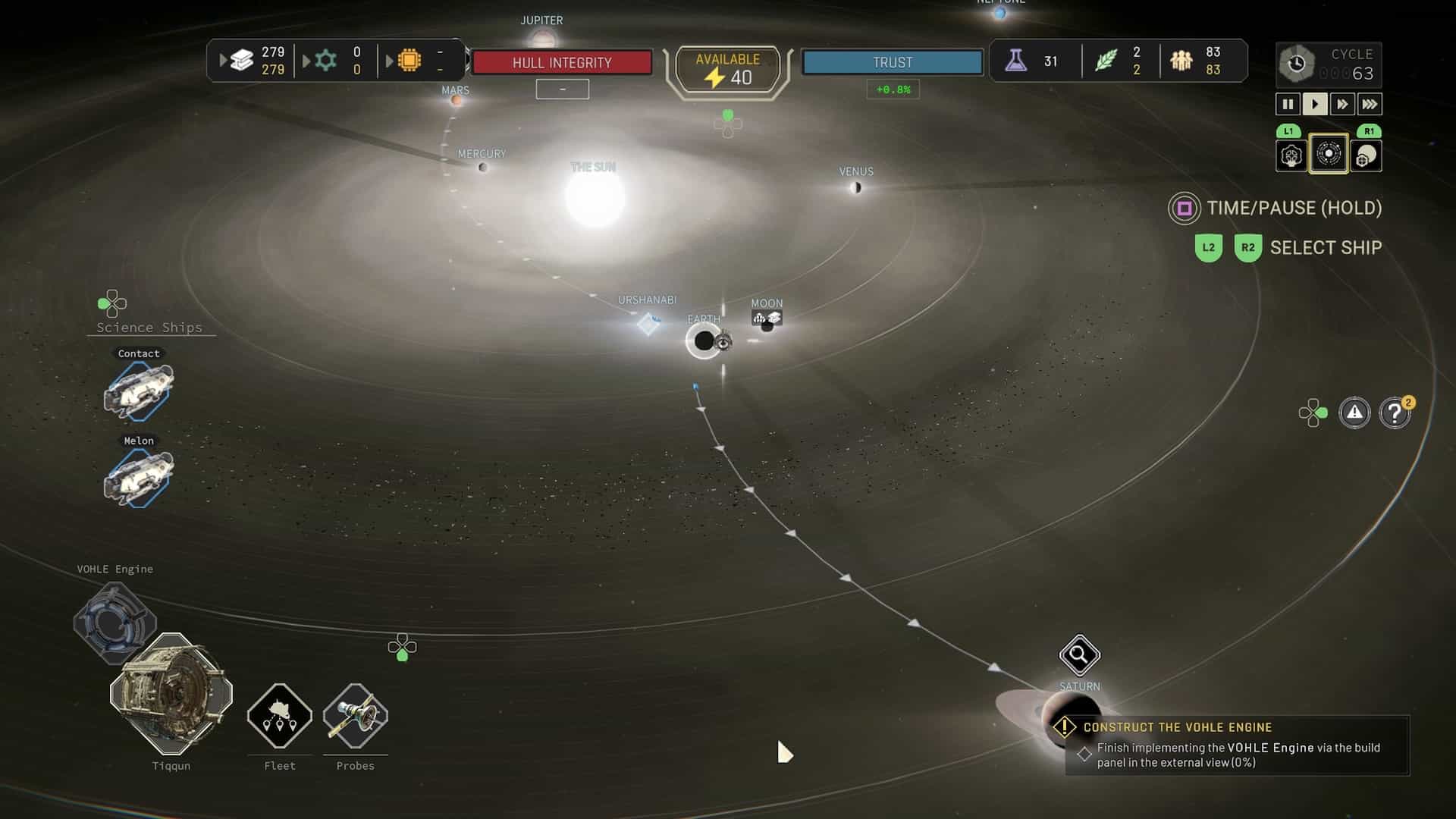Set time to fastest forward speed
The image size is (1456, 819).
[1370, 104]
